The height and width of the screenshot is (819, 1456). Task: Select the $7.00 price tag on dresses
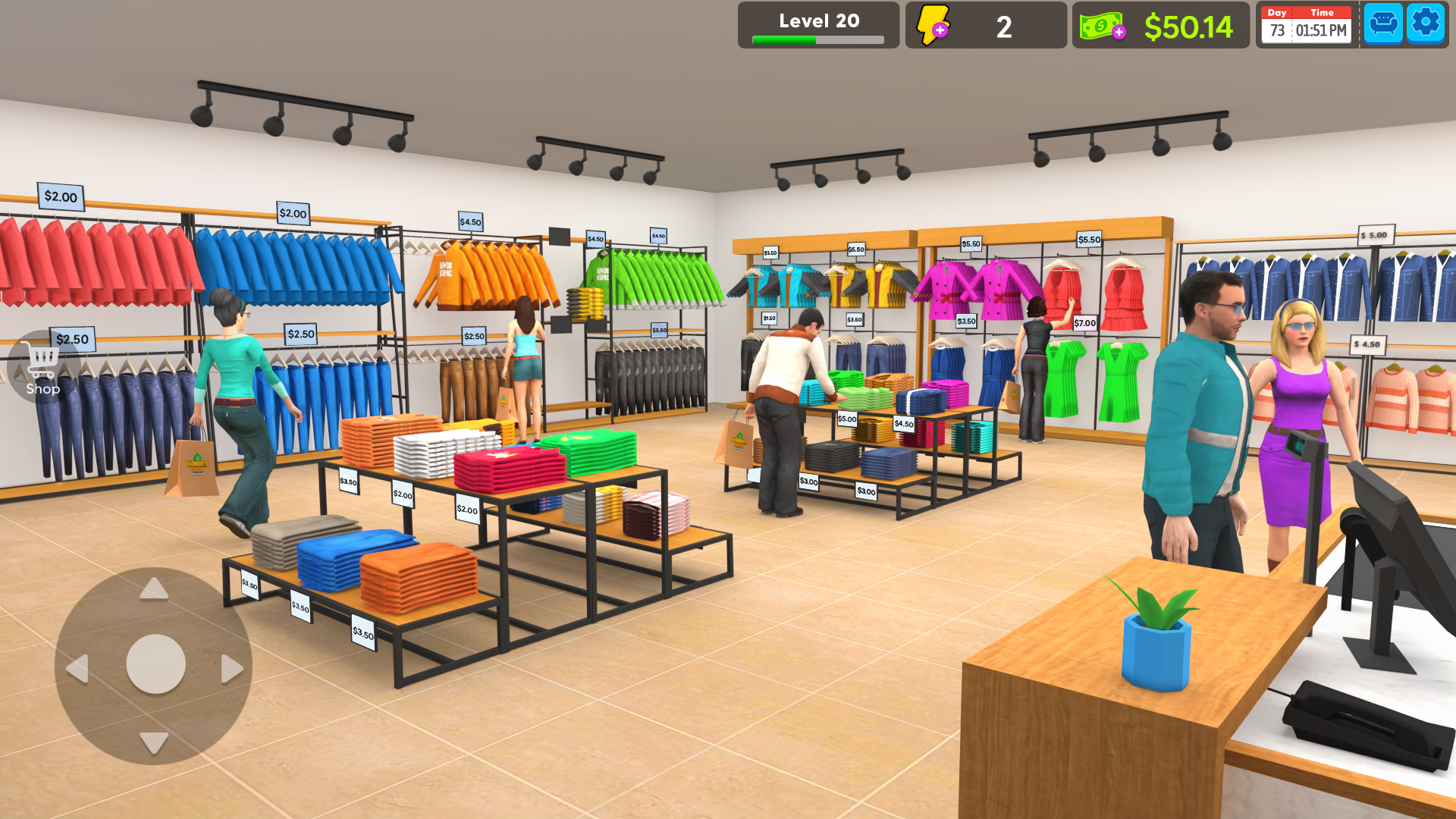click(1084, 322)
